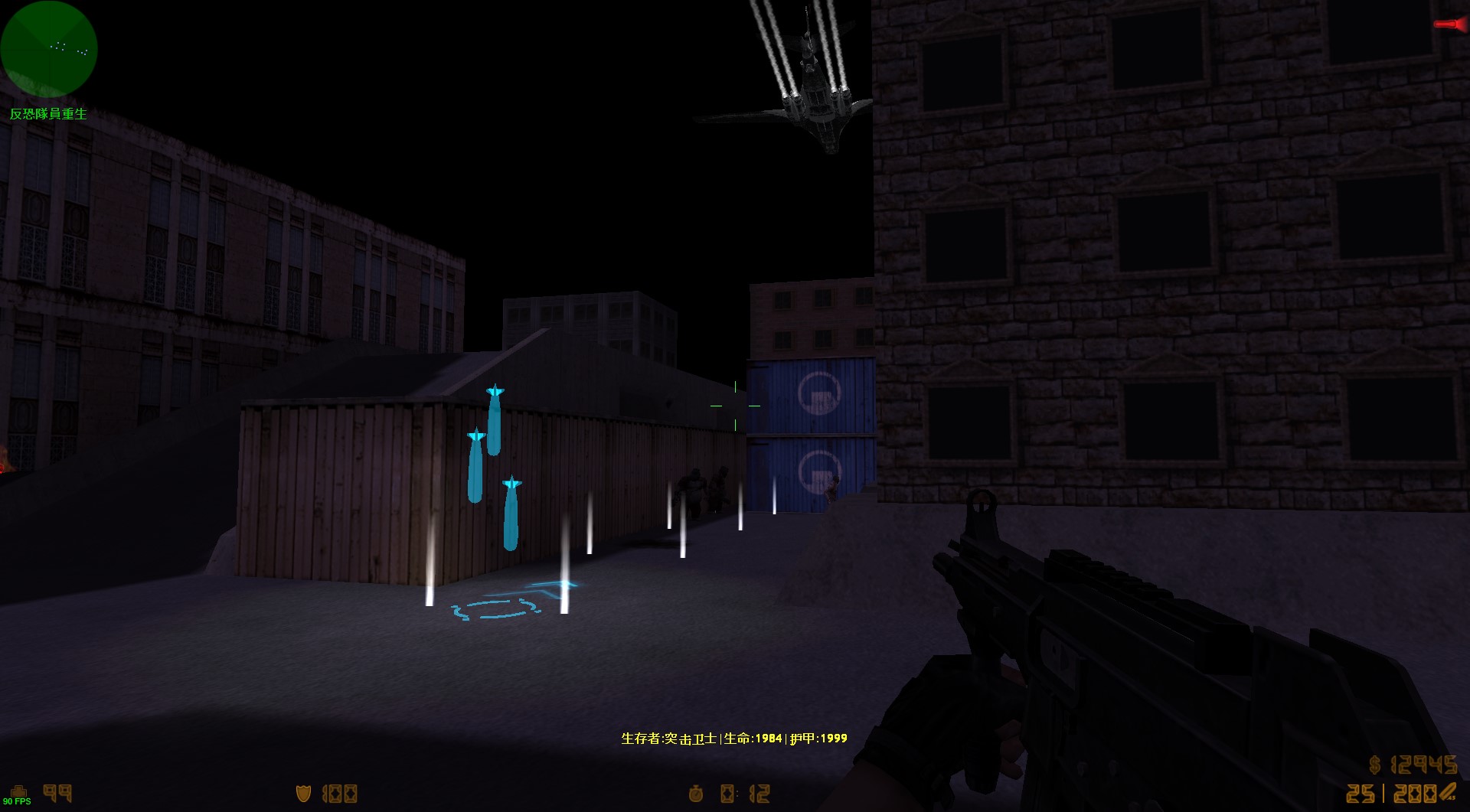
Task: Click the 90 FPS counter
Action: [x=18, y=801]
